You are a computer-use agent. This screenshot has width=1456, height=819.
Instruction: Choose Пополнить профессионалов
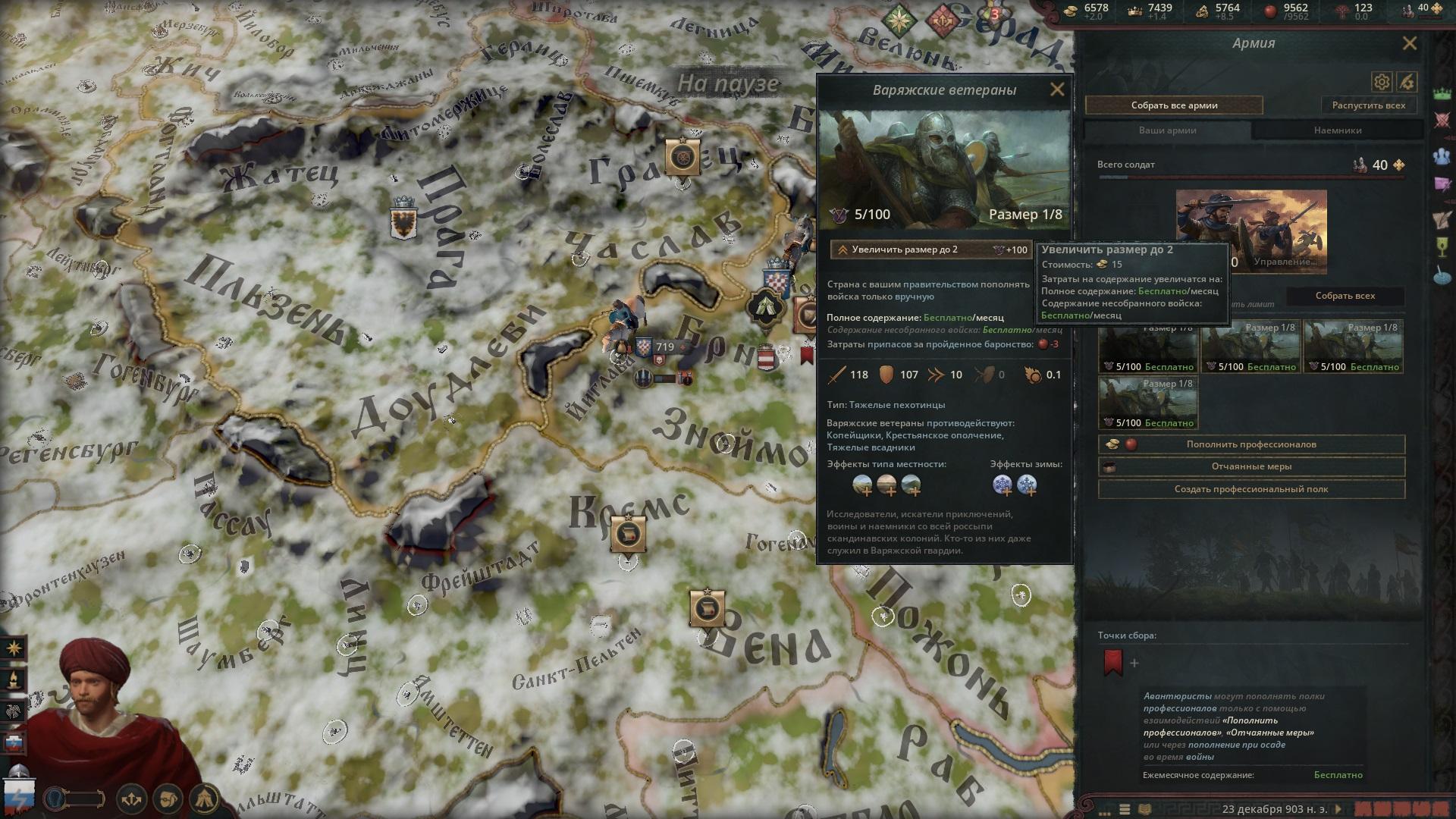click(1250, 444)
